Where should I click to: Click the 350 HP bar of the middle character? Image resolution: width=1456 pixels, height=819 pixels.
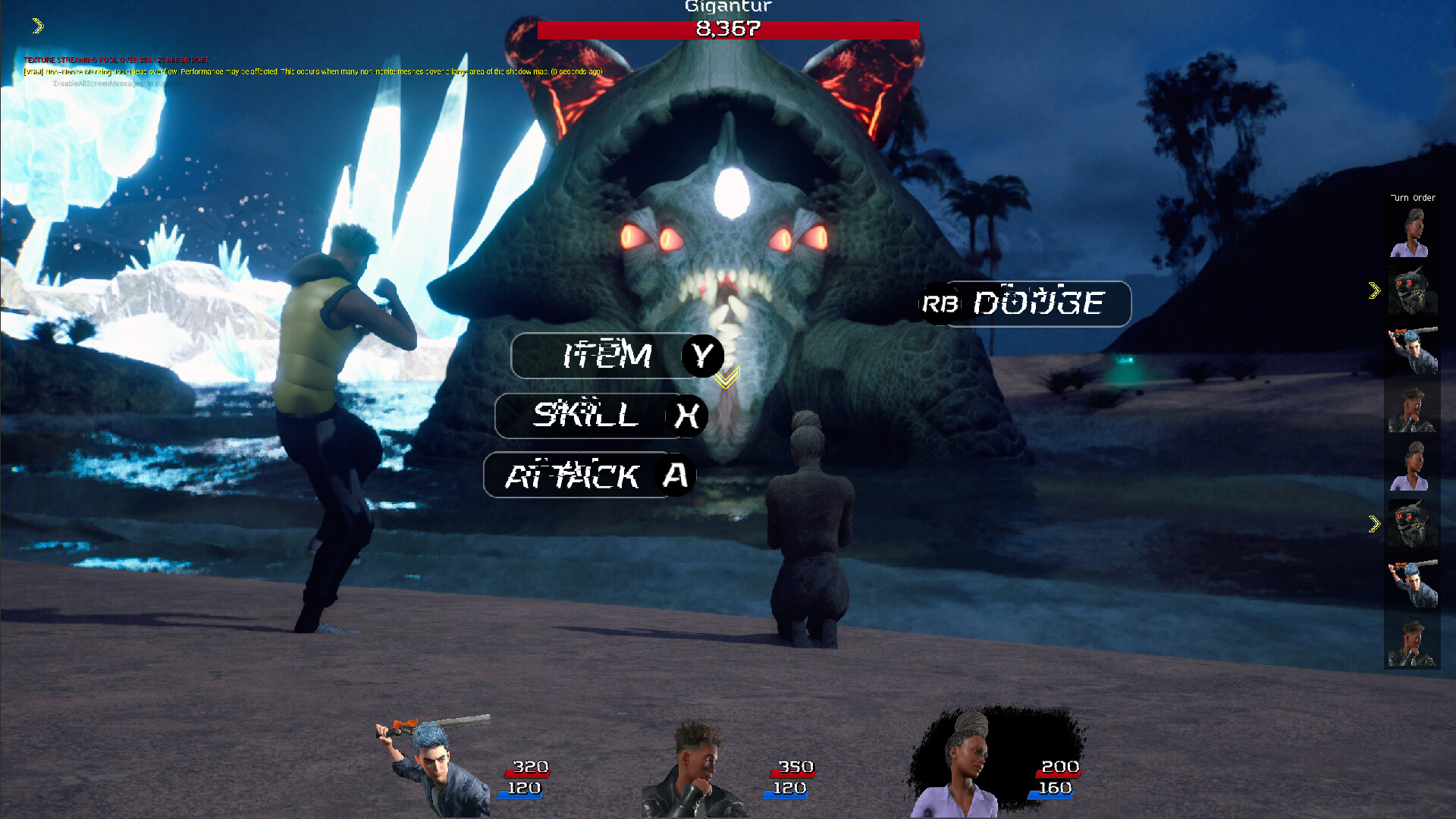794,767
